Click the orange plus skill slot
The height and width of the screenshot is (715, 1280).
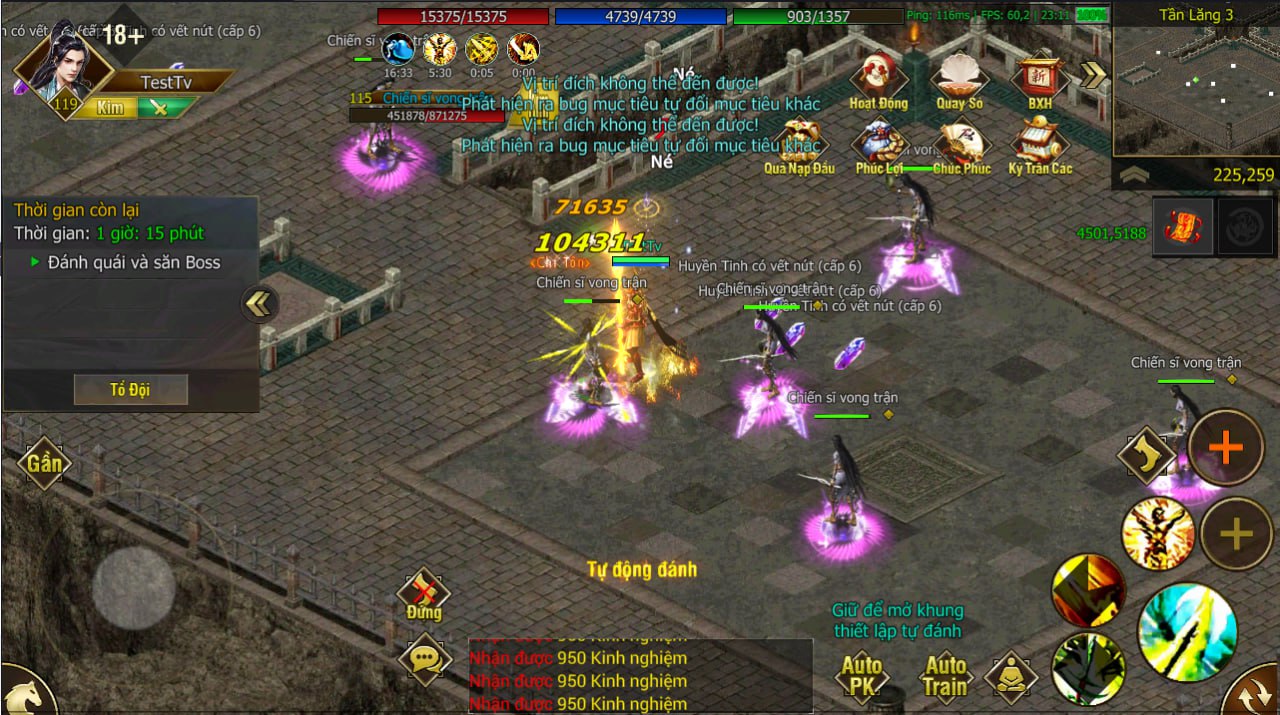pyautogui.click(x=1225, y=447)
